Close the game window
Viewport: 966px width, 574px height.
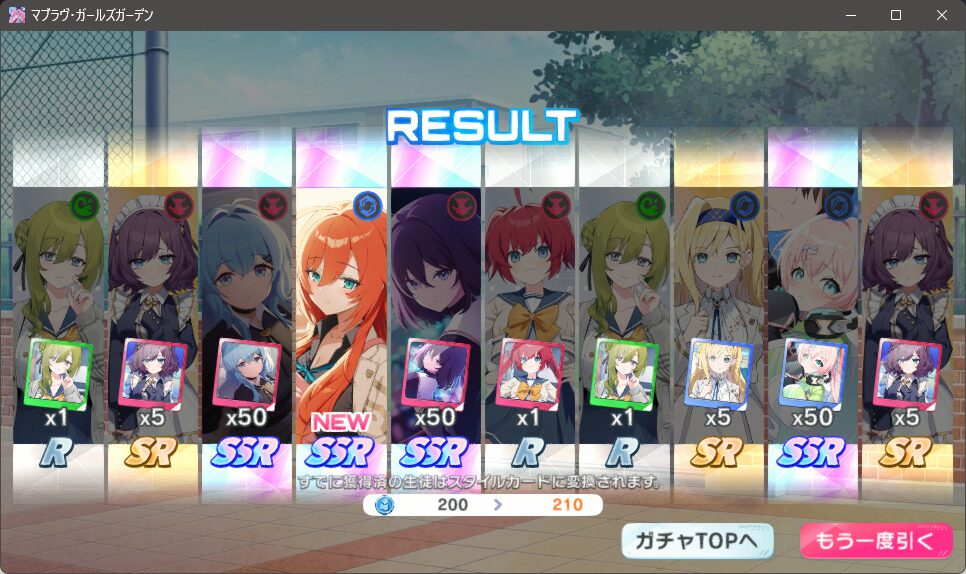coord(942,15)
